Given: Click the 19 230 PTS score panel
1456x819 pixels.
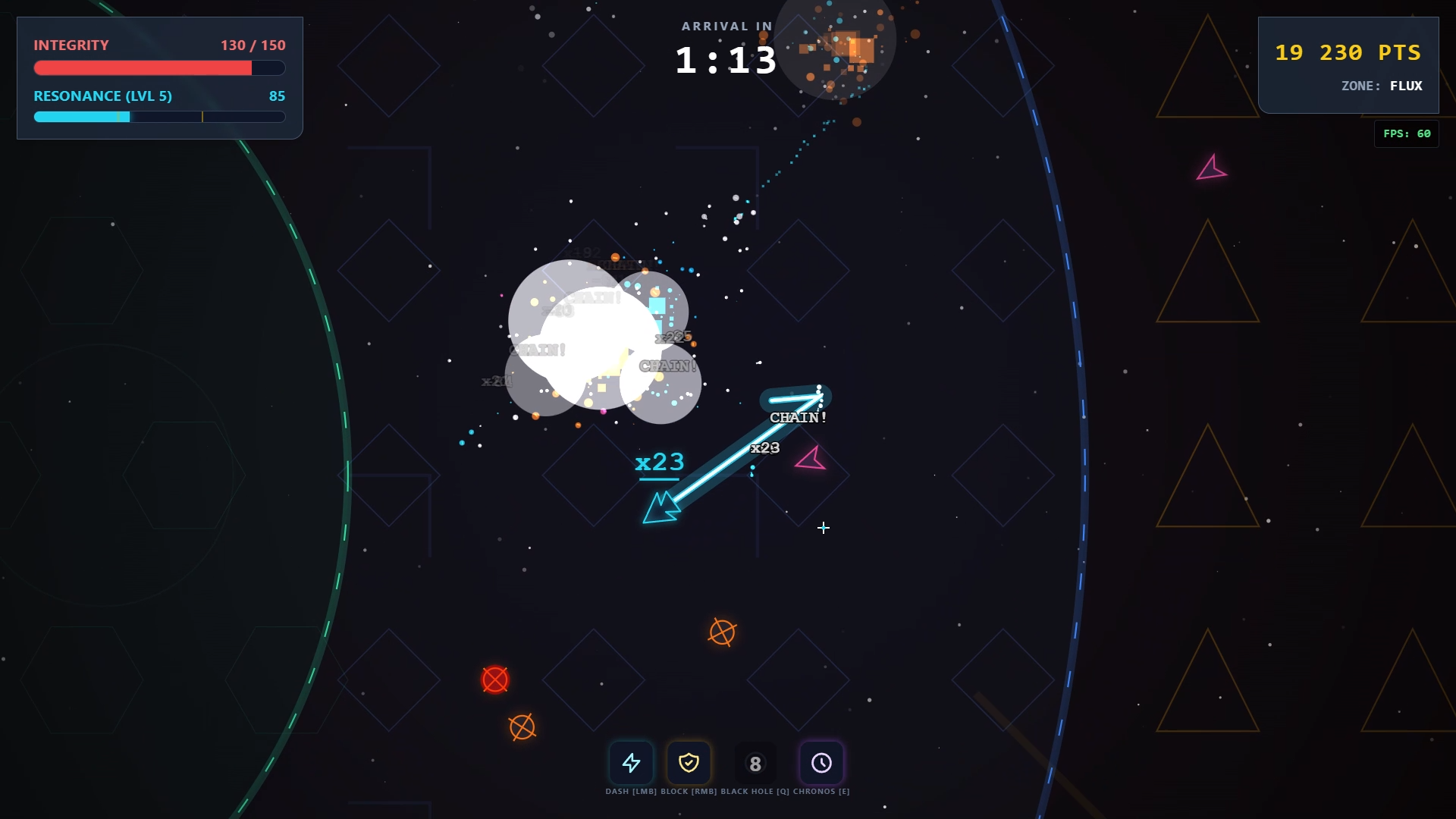Looking at the screenshot, I should click(x=1348, y=53).
